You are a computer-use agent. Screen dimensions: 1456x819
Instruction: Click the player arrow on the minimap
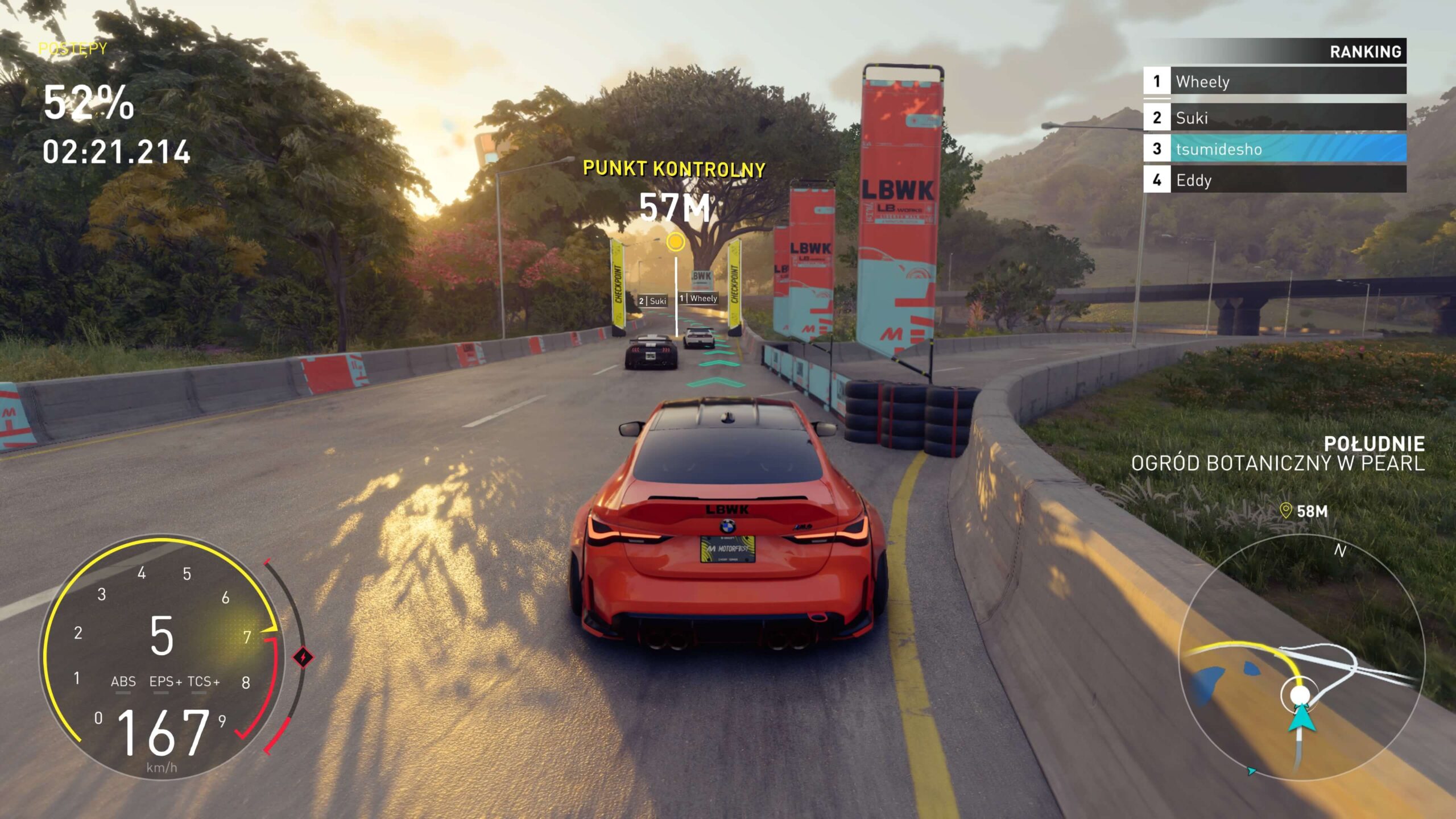click(1301, 718)
